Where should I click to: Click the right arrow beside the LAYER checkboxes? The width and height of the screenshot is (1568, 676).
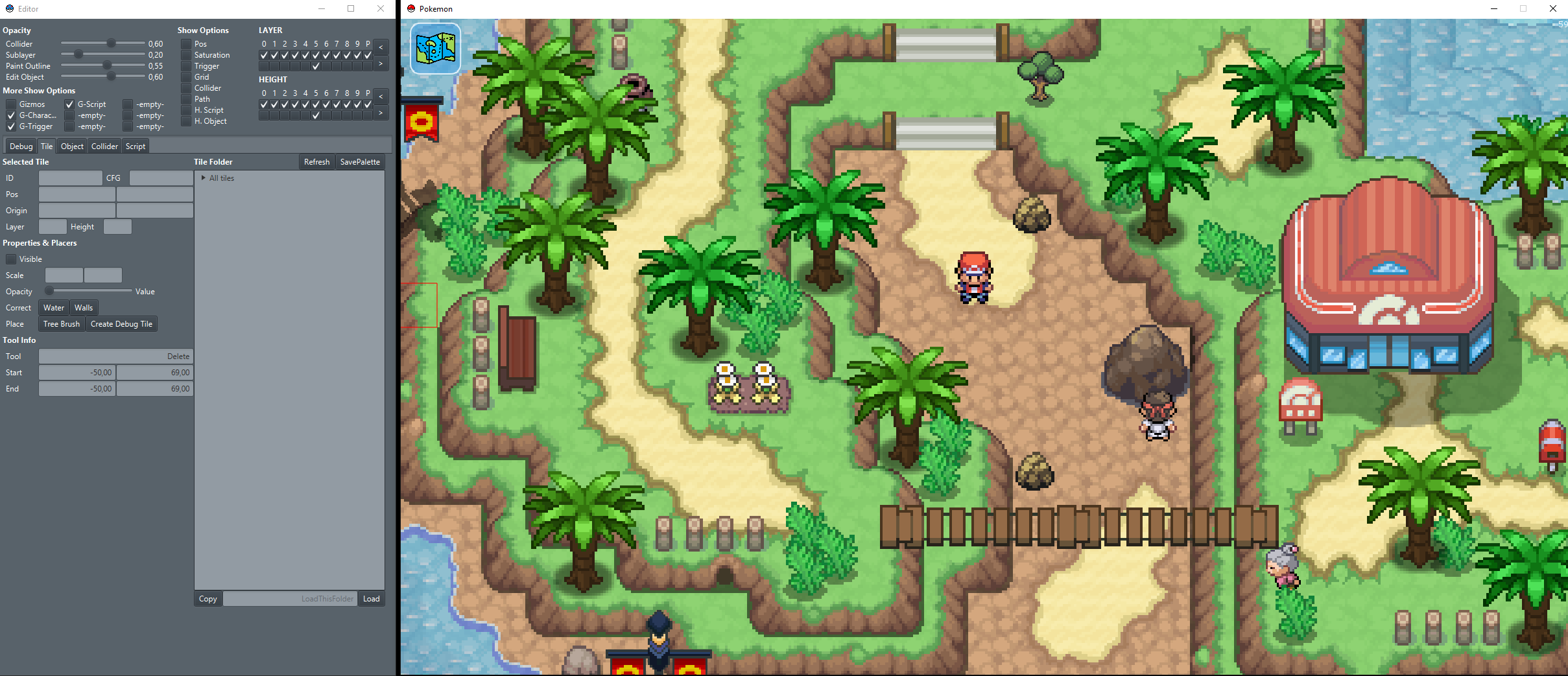point(381,64)
